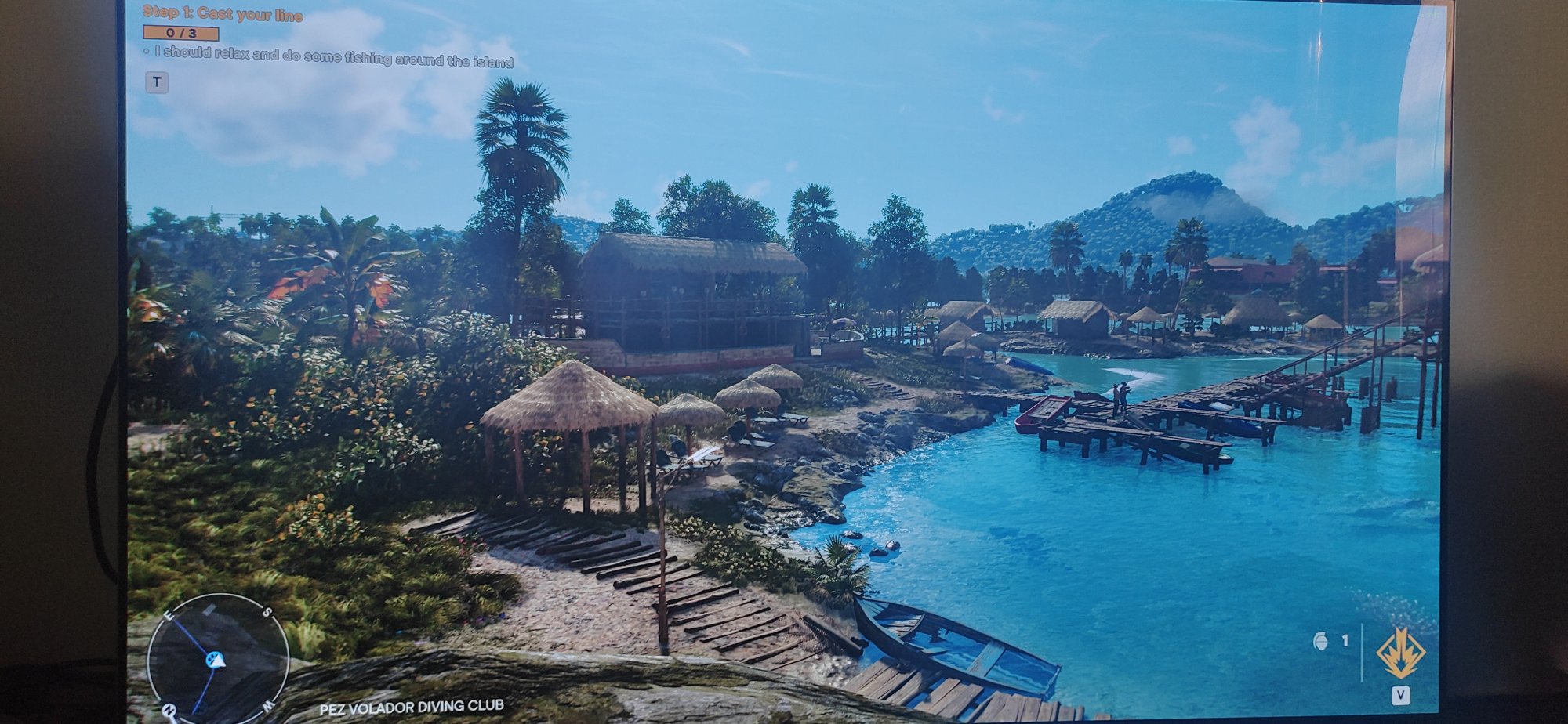This screenshot has height=724, width=1568.
Task: Select the Supremo backpack ability icon
Action: coord(1401,653)
